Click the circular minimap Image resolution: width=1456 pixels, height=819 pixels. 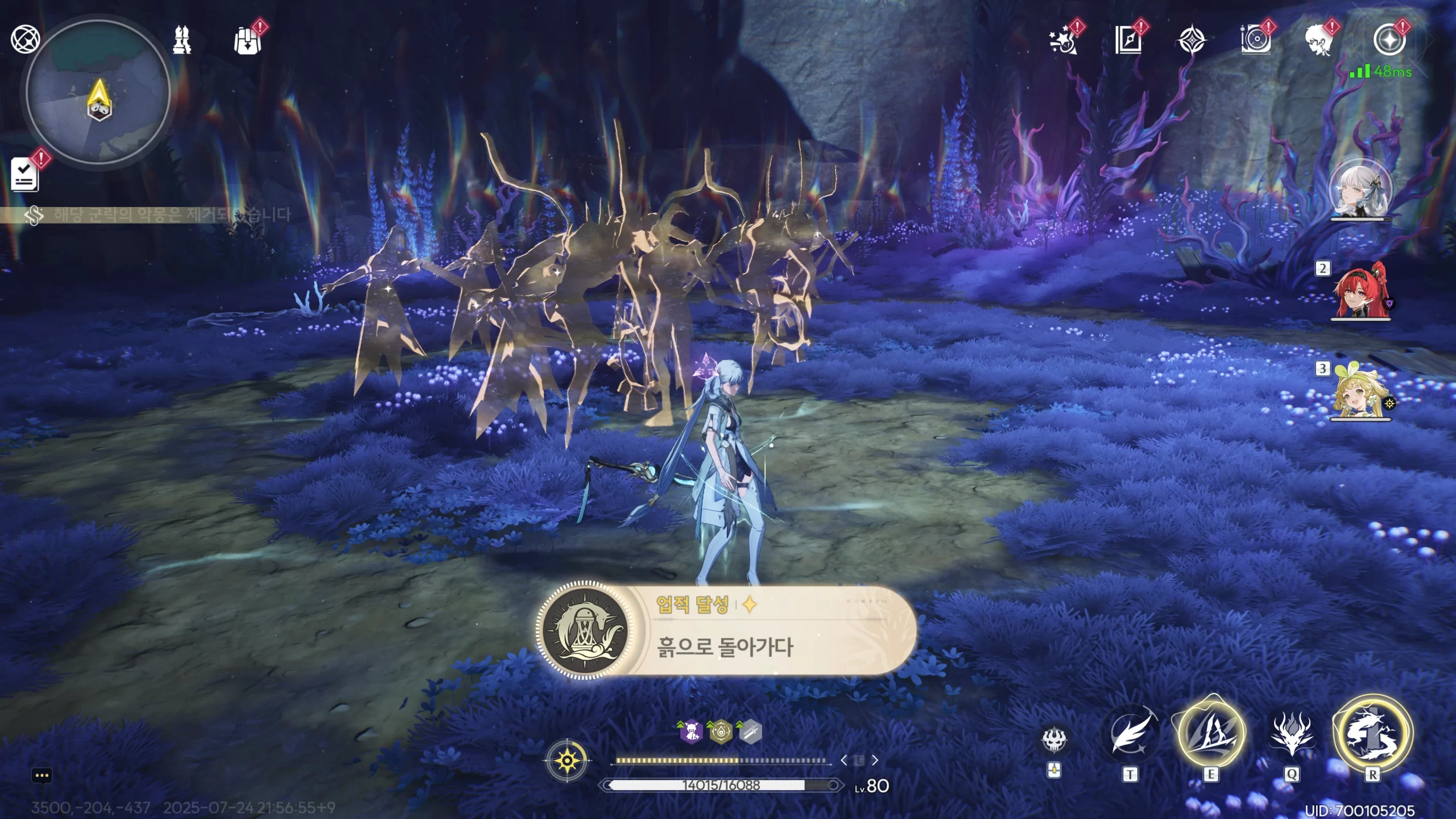[98, 92]
